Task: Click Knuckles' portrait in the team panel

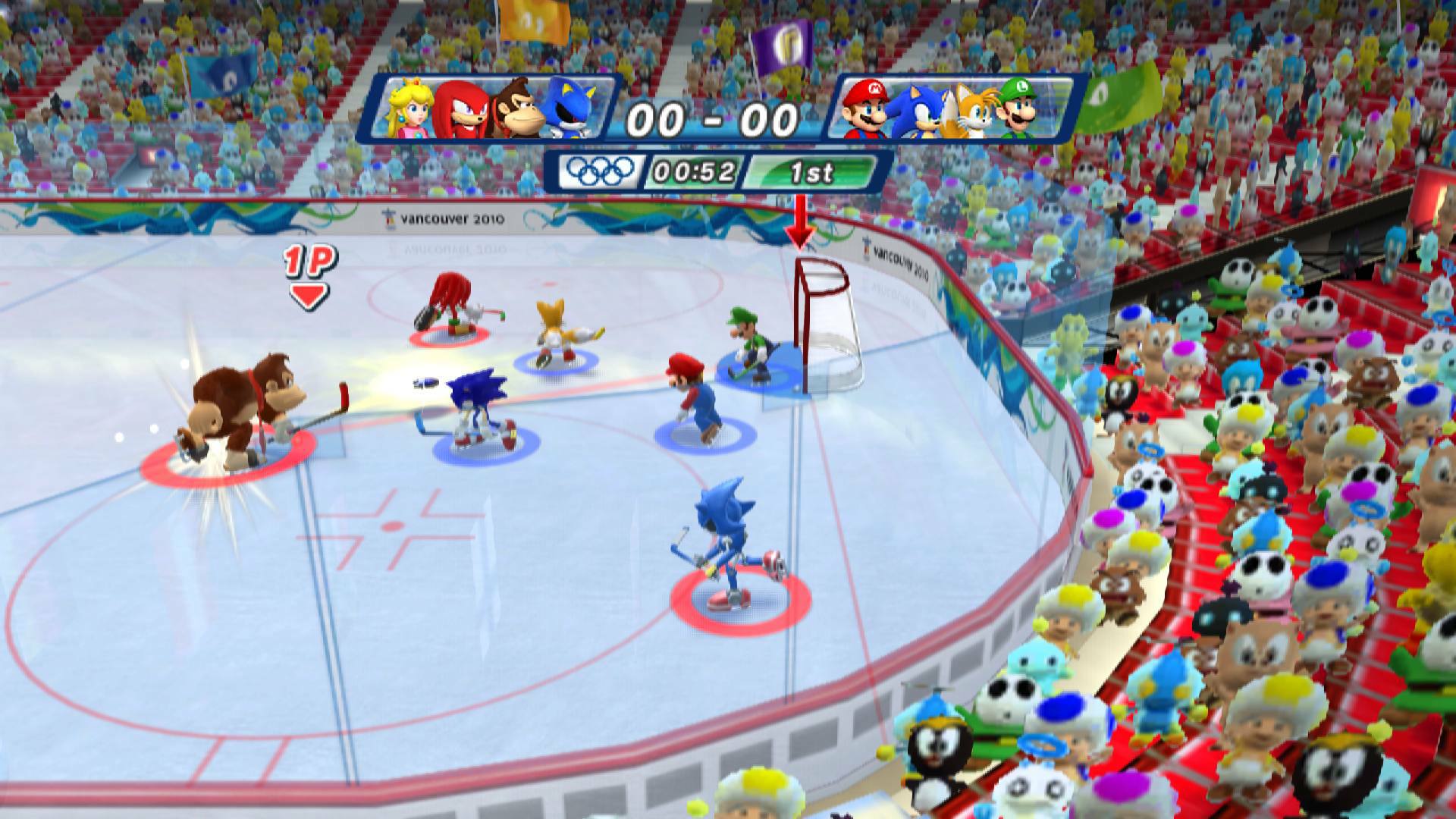Action: tap(464, 111)
